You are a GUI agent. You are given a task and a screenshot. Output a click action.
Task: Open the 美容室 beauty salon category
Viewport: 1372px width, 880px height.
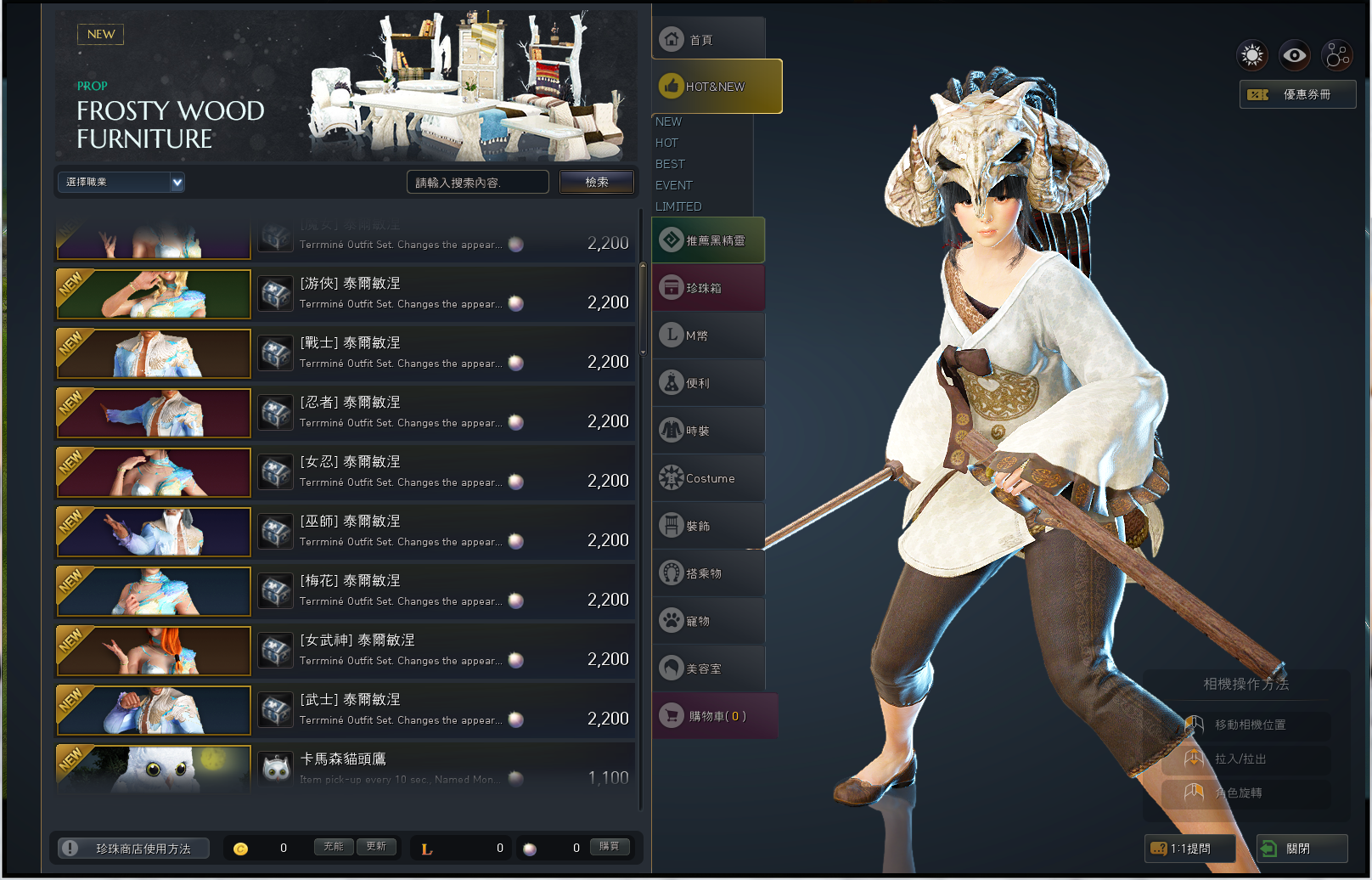pyautogui.click(x=708, y=668)
